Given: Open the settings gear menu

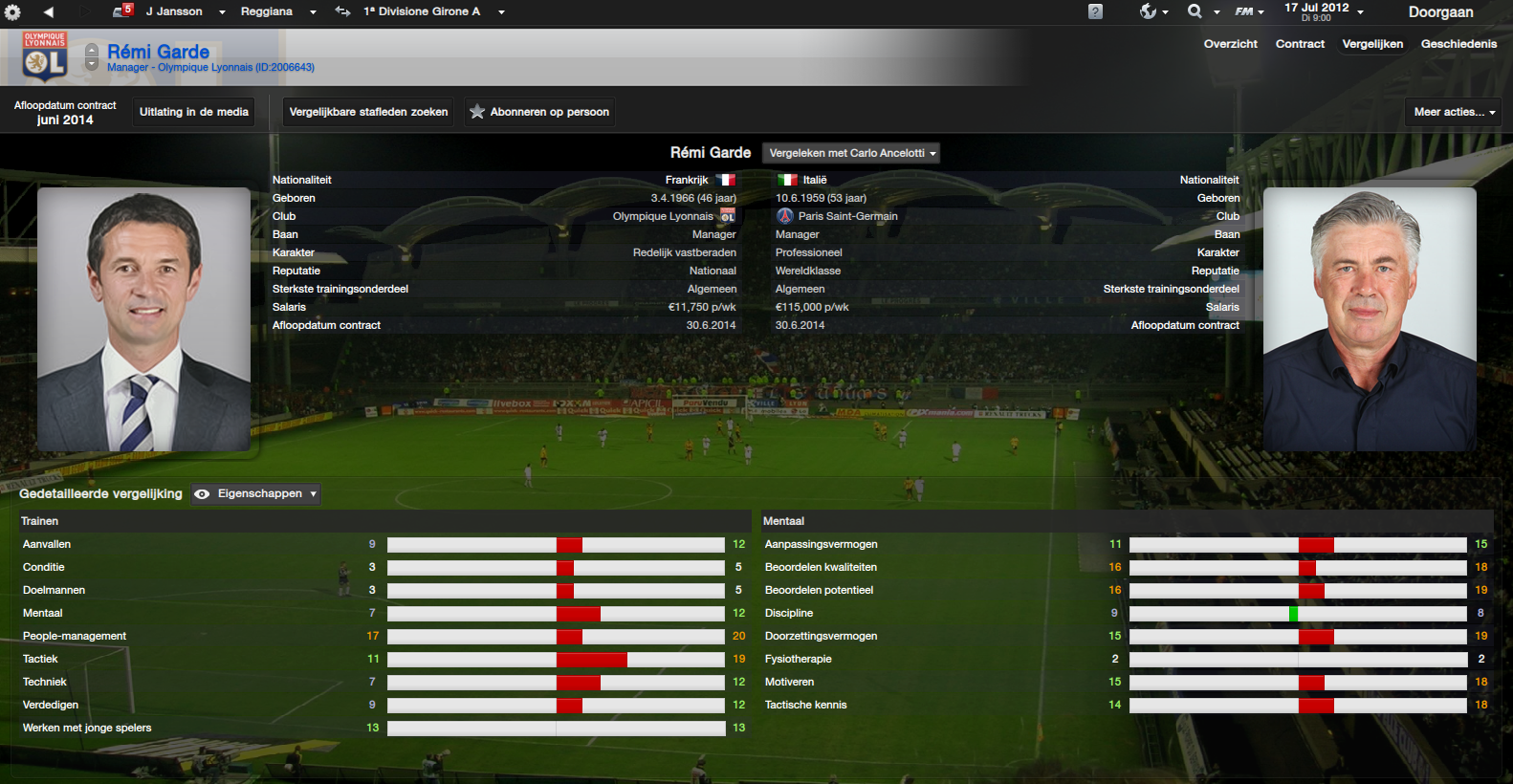Looking at the screenshot, I should [12, 12].
